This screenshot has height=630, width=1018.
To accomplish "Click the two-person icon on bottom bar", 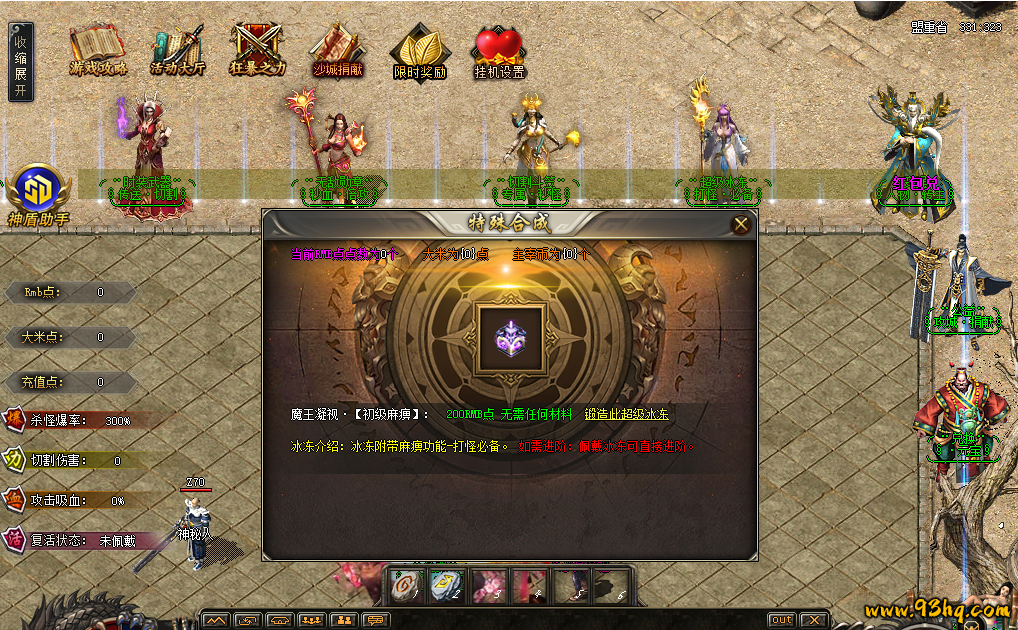I will (344, 620).
